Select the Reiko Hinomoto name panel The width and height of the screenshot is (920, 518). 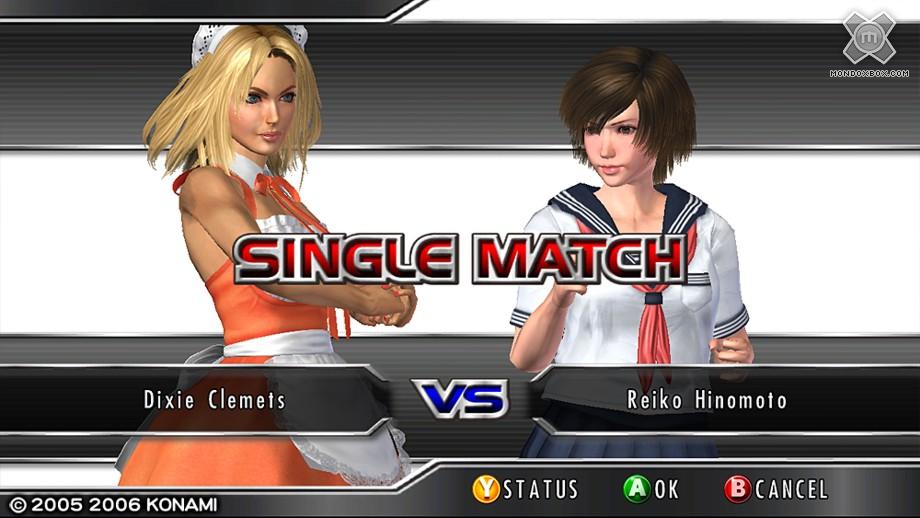[706, 400]
